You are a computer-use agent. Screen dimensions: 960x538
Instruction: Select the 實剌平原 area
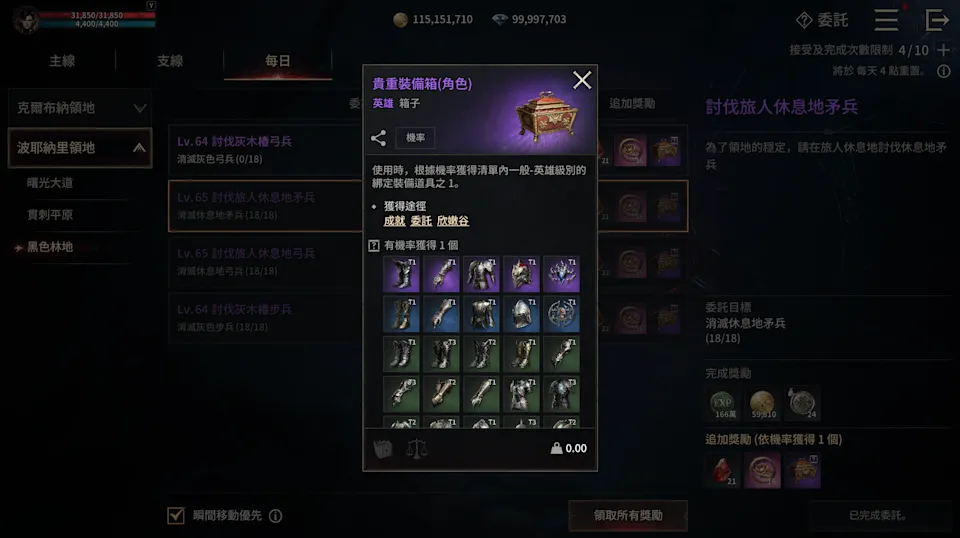[x=50, y=214]
